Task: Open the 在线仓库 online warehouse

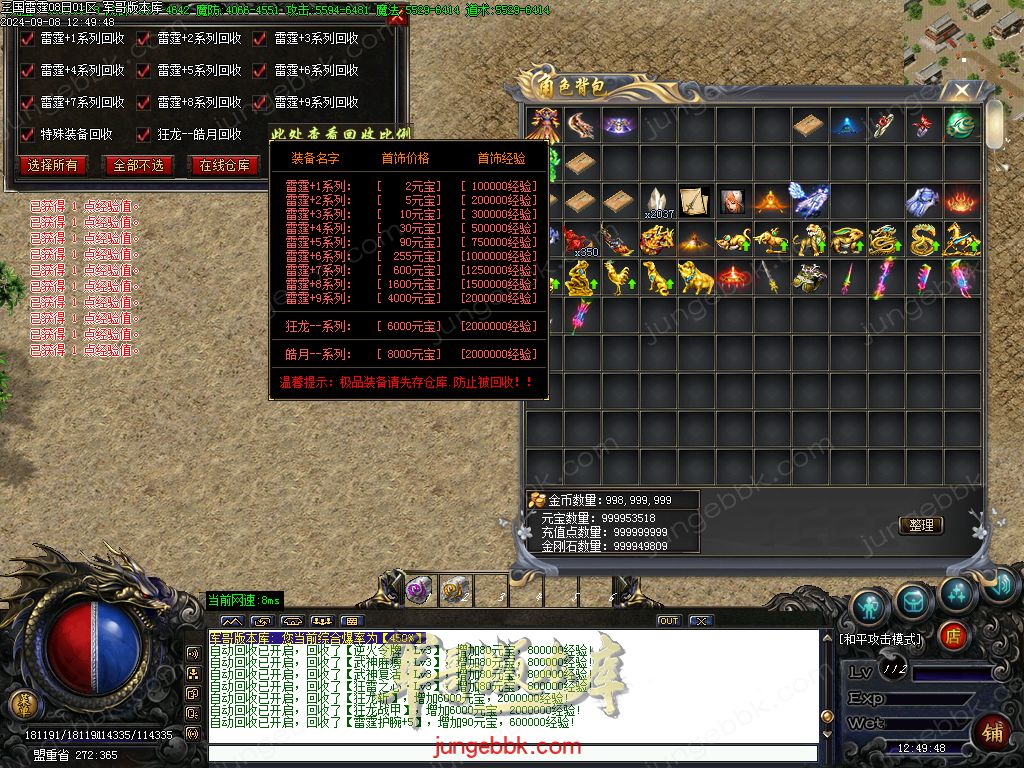Action: [224, 165]
